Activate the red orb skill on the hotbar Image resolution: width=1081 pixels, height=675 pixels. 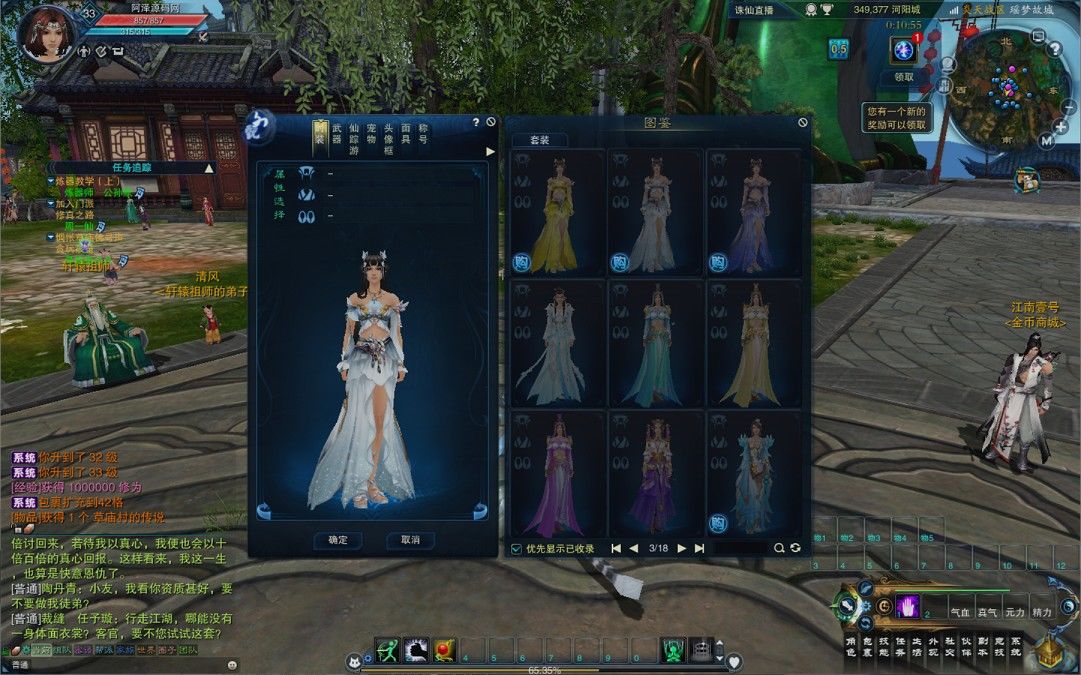click(x=445, y=650)
